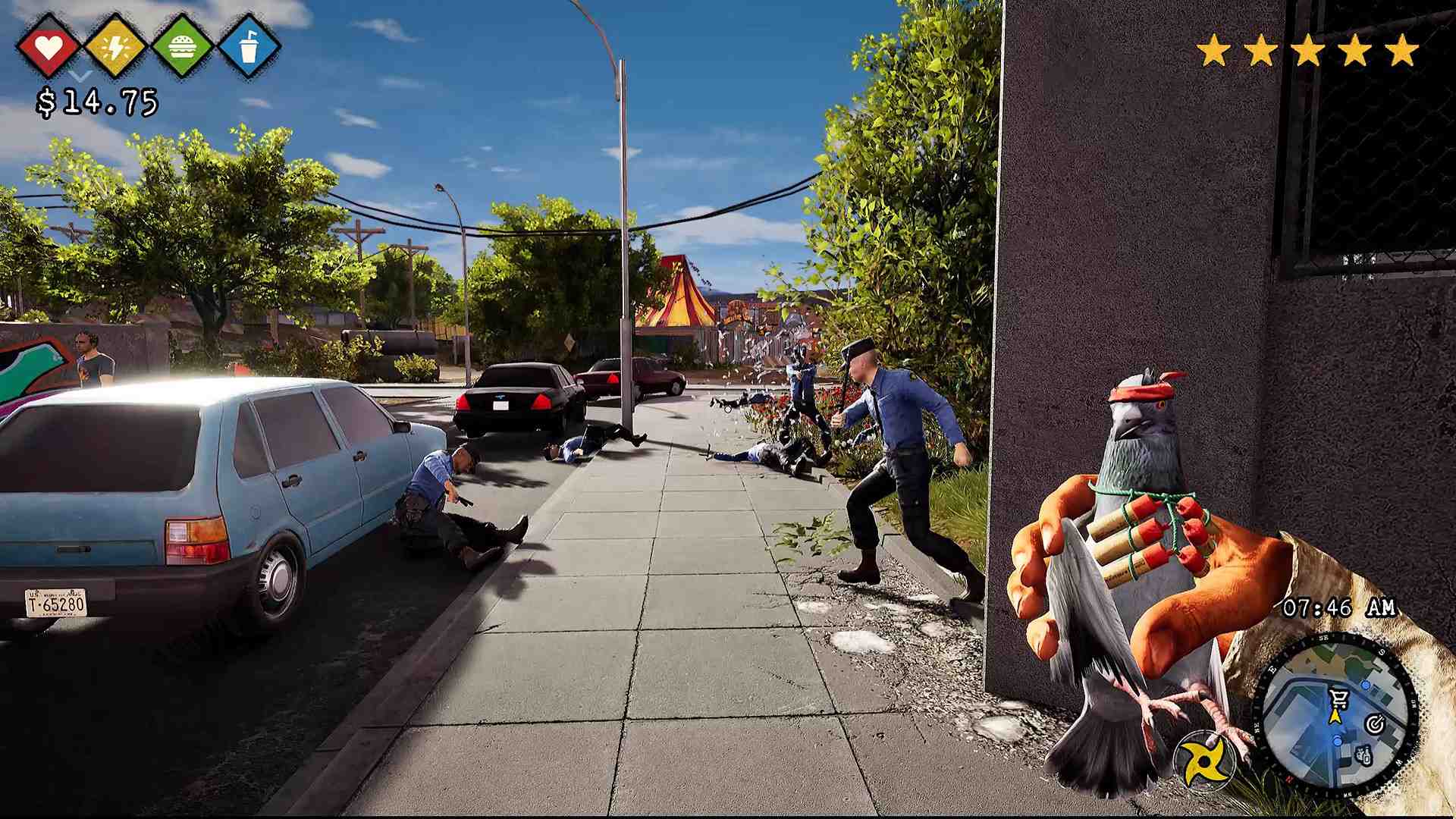This screenshot has height=819, width=1456.
Task: Select the yellow lightning energy icon
Action: coord(115,47)
